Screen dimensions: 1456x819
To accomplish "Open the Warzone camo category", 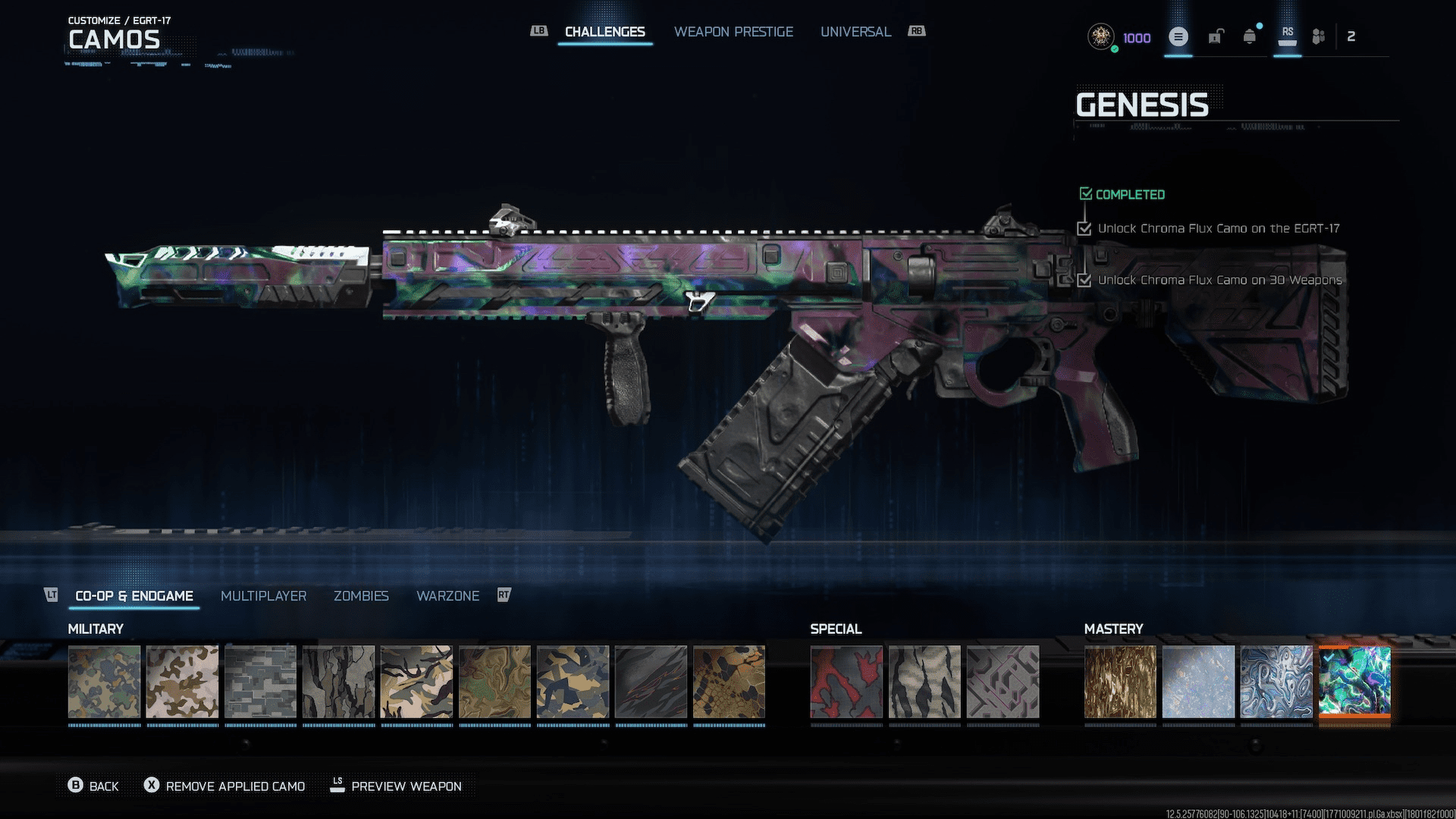I will click(x=447, y=596).
